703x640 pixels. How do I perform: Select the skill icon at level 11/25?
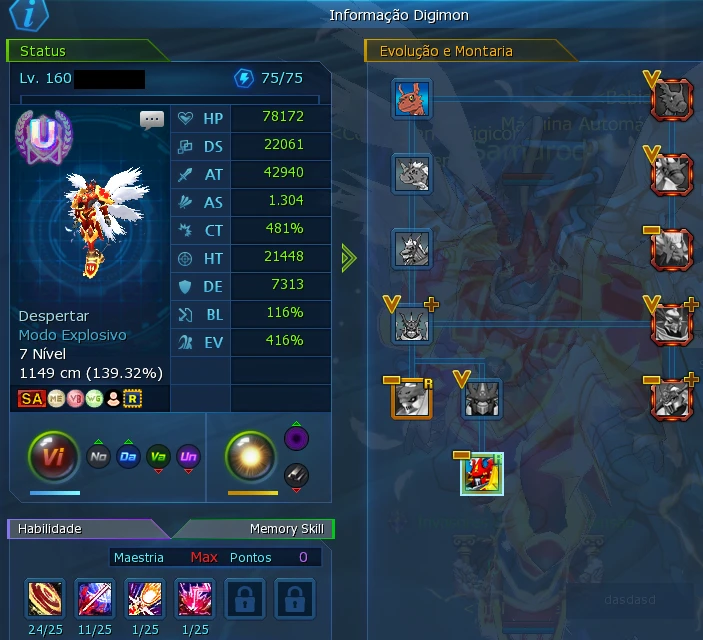click(x=94, y=598)
